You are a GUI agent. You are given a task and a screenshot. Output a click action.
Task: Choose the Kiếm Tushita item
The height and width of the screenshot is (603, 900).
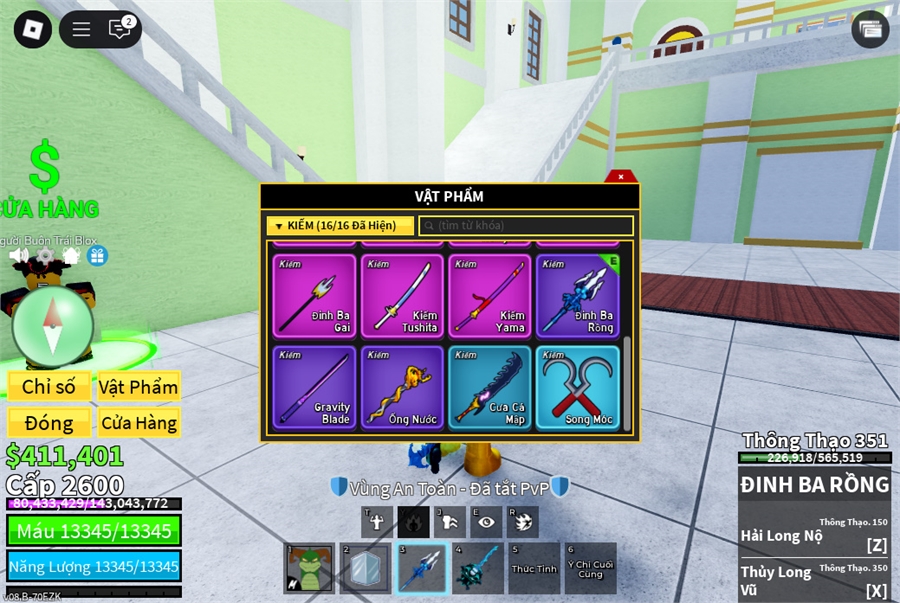pos(402,296)
